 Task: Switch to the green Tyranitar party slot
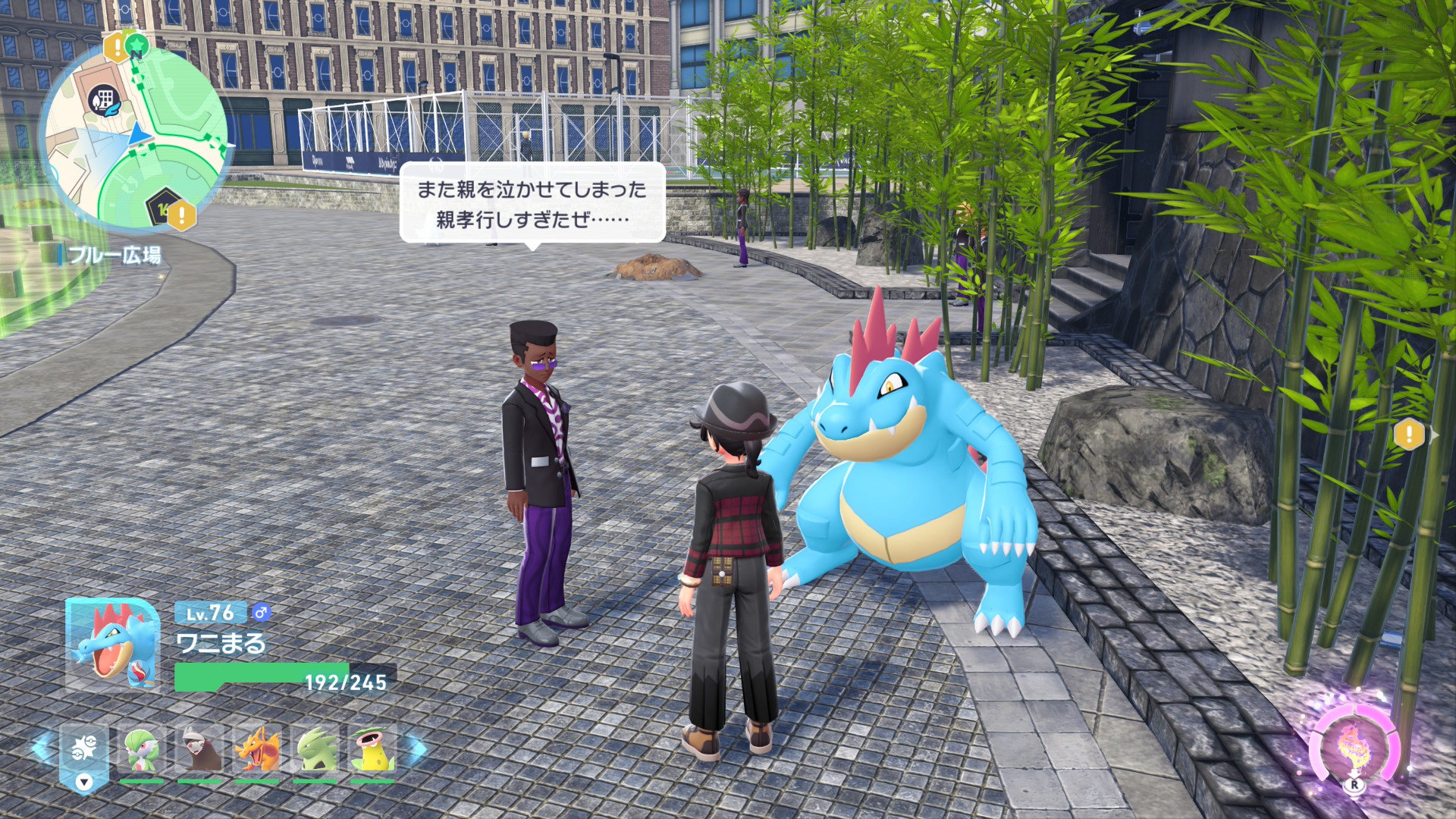pyautogui.click(x=315, y=750)
